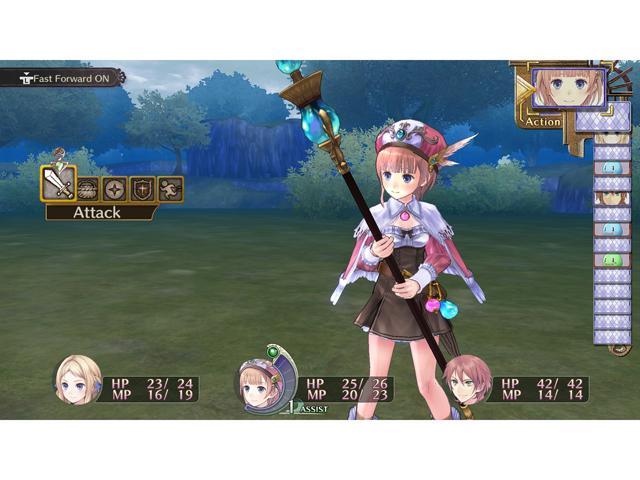The image size is (640, 480).
Task: Select the sword Attack command
Action: point(58,184)
